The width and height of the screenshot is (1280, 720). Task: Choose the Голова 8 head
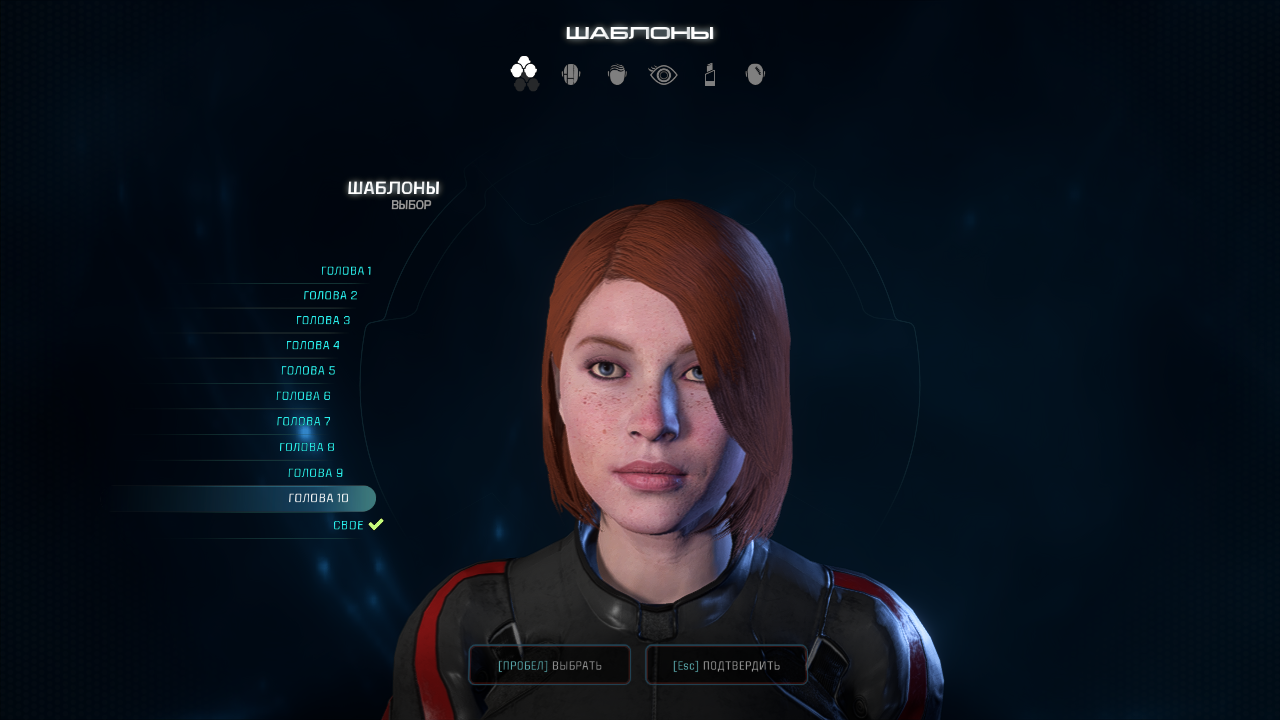coord(307,447)
